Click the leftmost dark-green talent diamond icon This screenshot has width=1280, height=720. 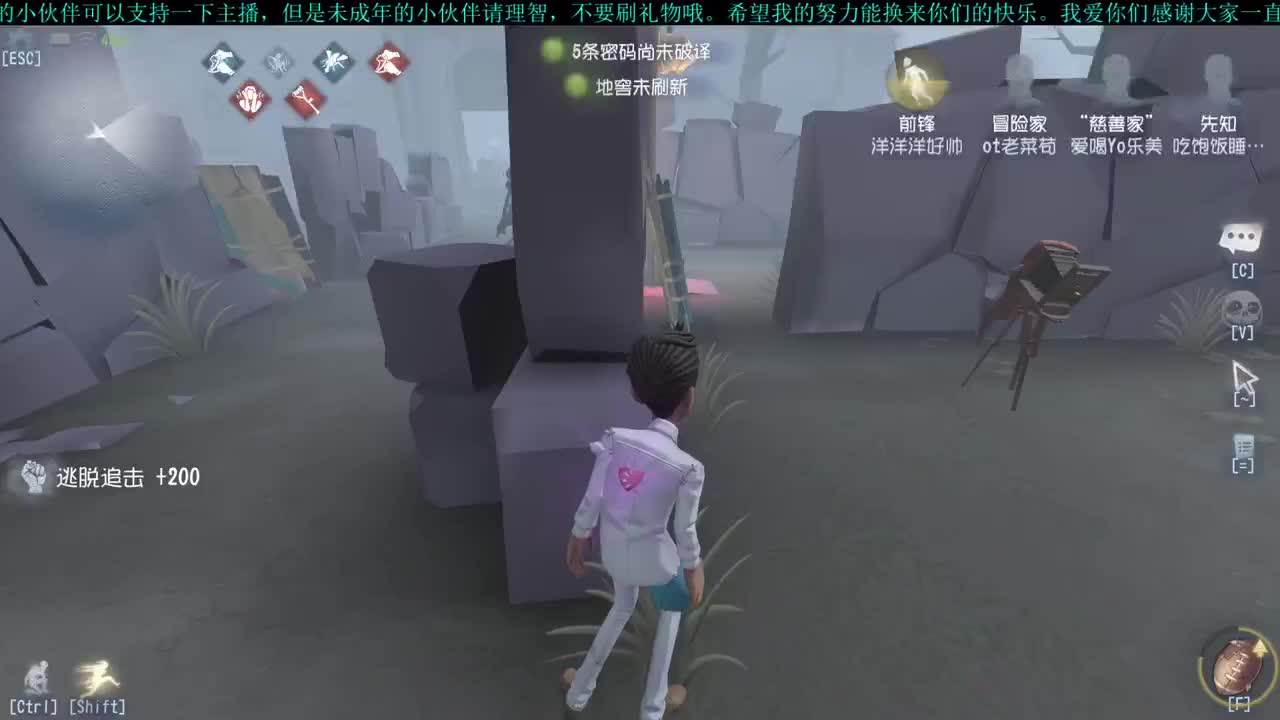point(221,62)
